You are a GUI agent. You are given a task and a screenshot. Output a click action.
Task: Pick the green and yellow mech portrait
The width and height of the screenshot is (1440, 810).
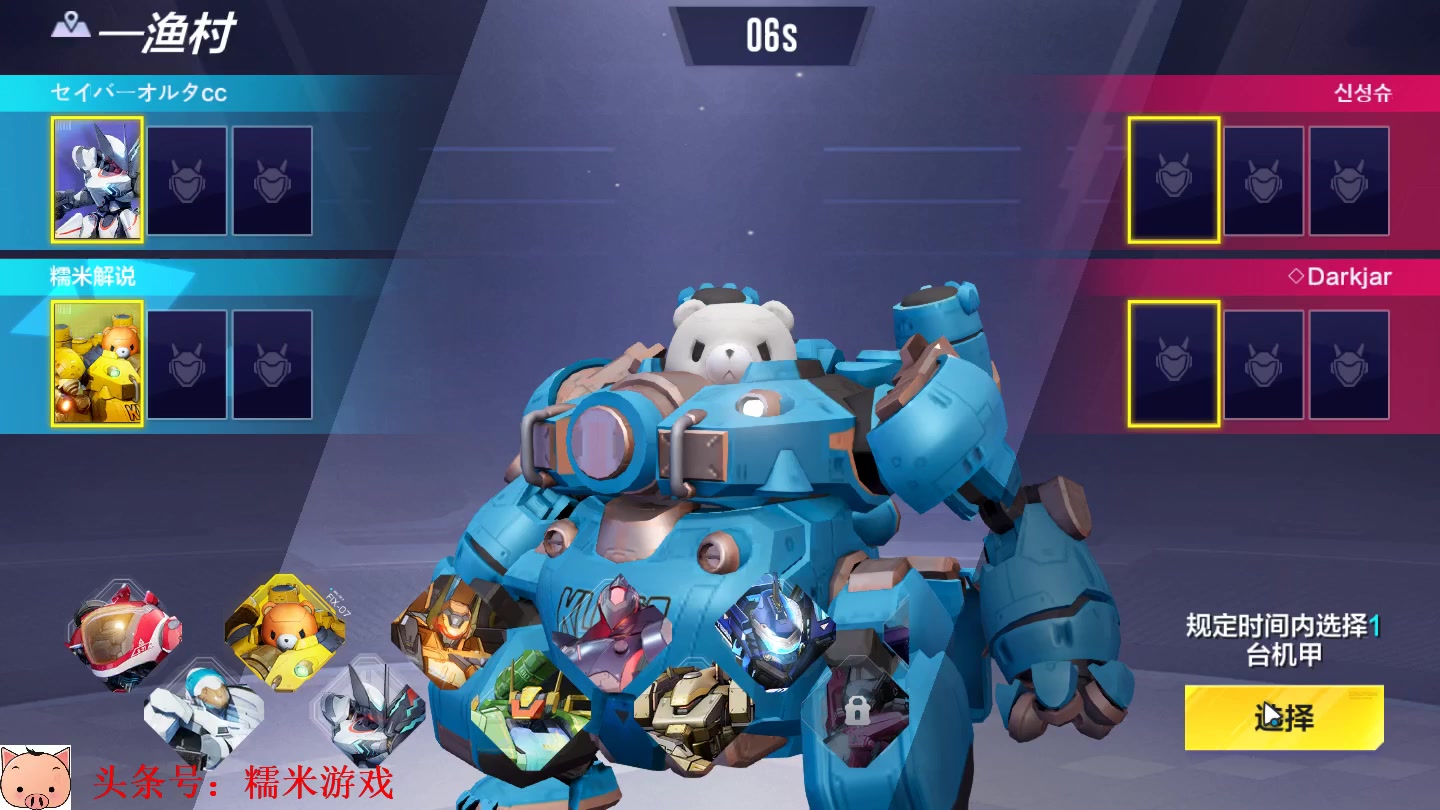[528, 712]
